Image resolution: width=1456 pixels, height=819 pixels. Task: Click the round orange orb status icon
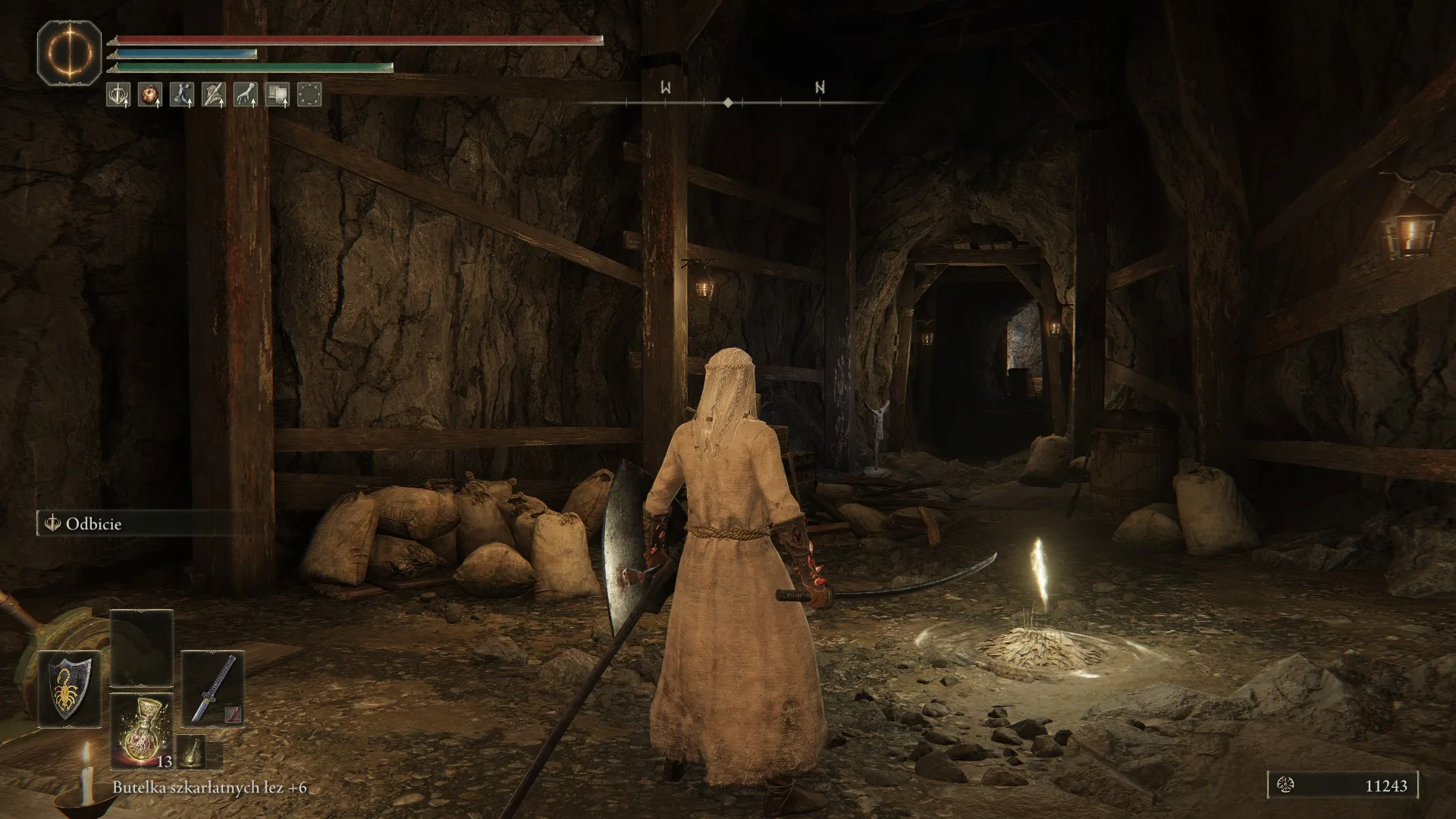(x=150, y=95)
